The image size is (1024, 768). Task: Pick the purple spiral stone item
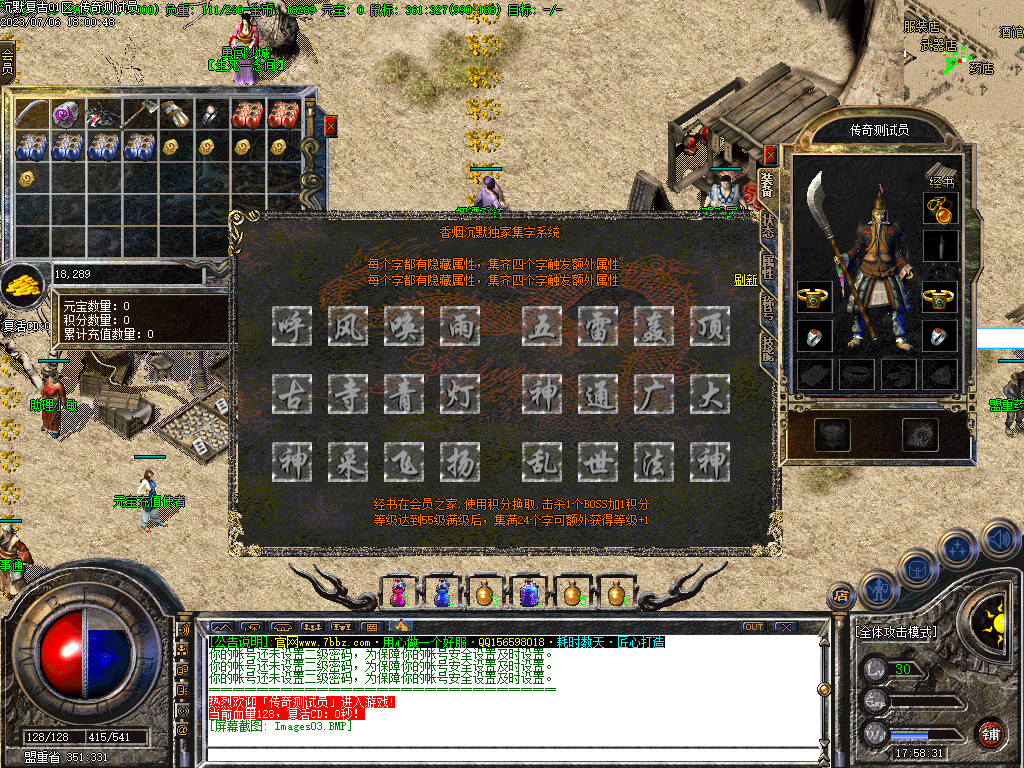click(x=69, y=114)
